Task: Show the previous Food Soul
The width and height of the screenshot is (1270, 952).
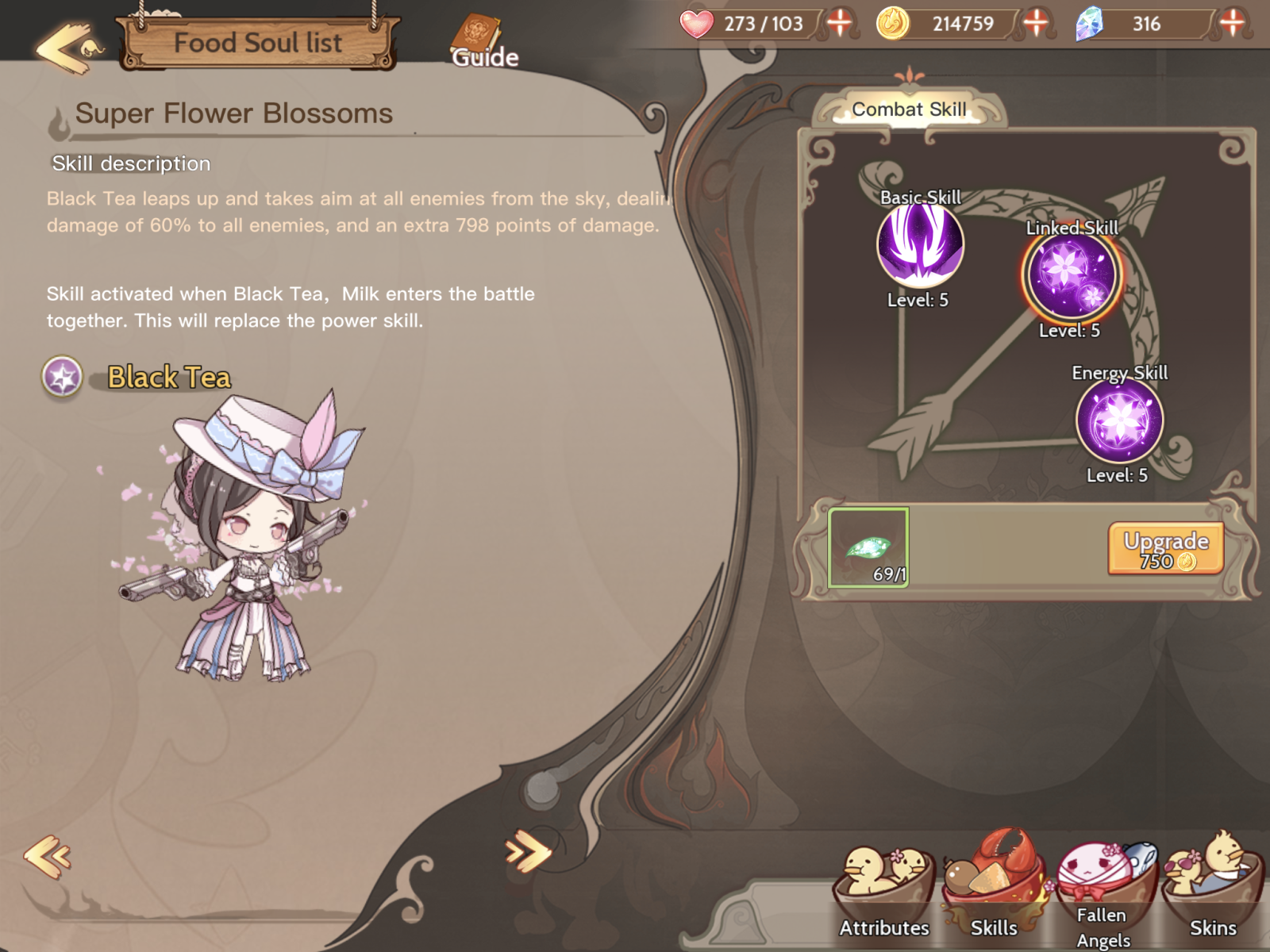Action: pyautogui.click(x=48, y=856)
